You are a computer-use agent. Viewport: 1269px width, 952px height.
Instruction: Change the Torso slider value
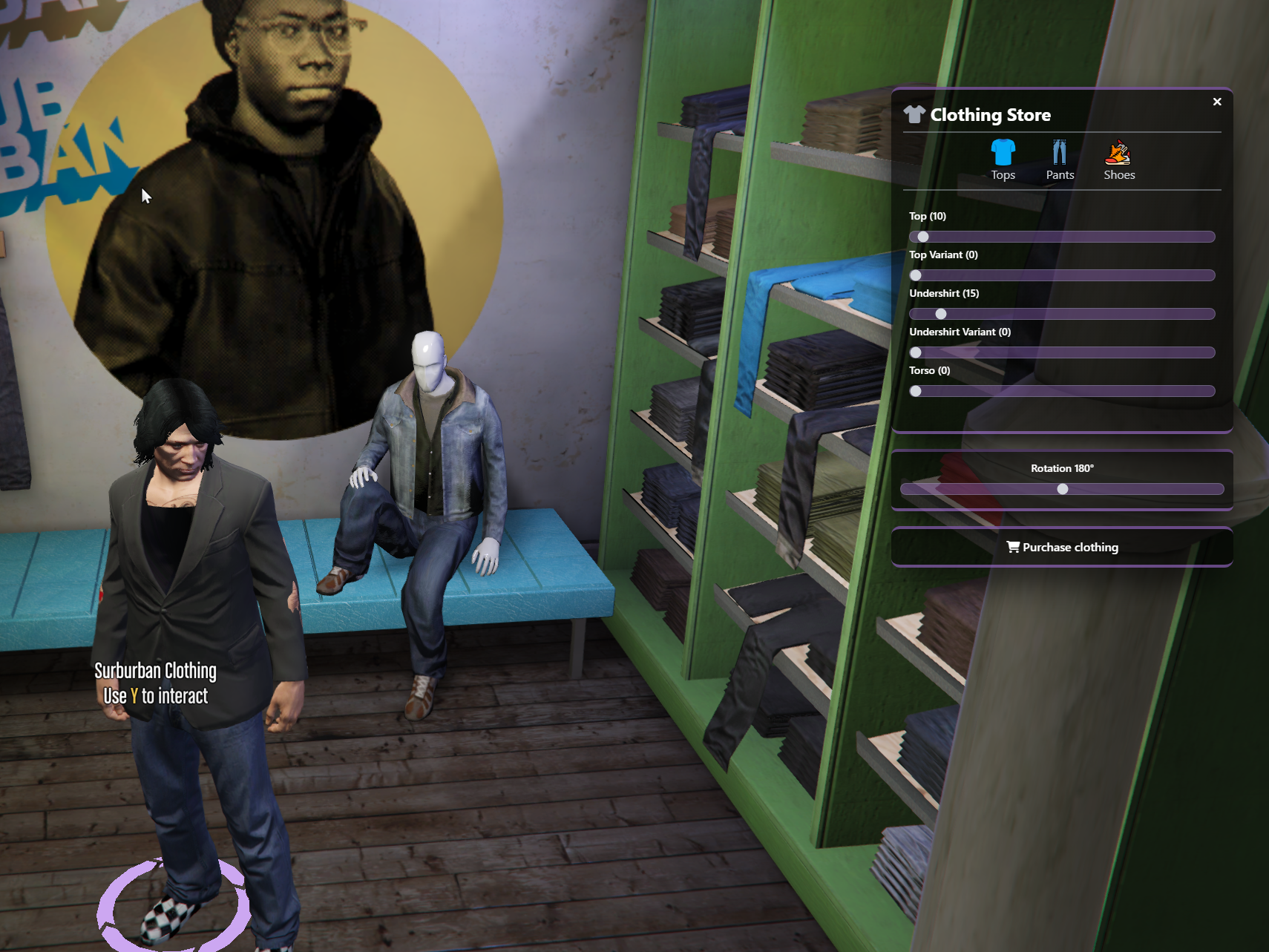[x=1062, y=391]
